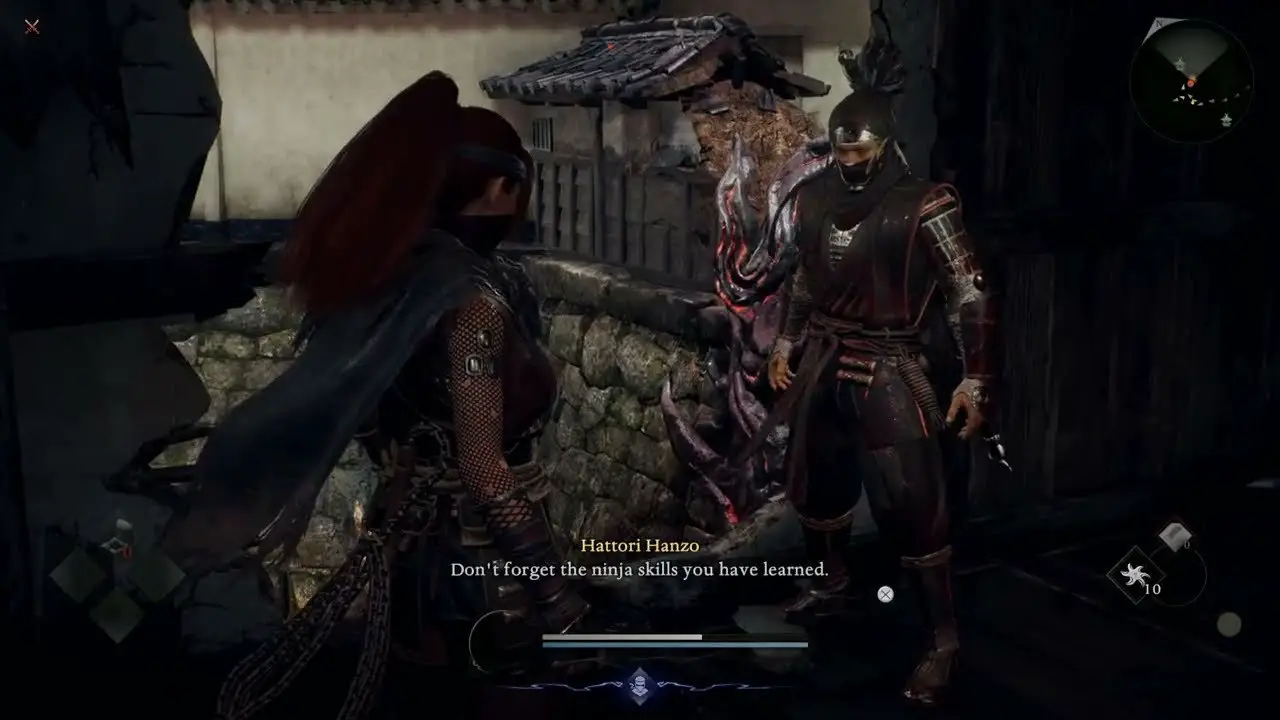Use the small bottle quick-item slot
The width and height of the screenshot is (1280, 720).
119,541
